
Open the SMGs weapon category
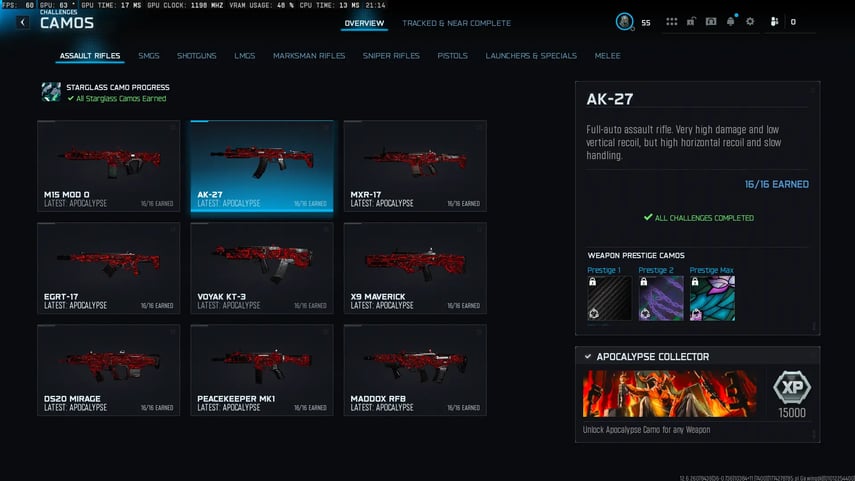point(149,56)
